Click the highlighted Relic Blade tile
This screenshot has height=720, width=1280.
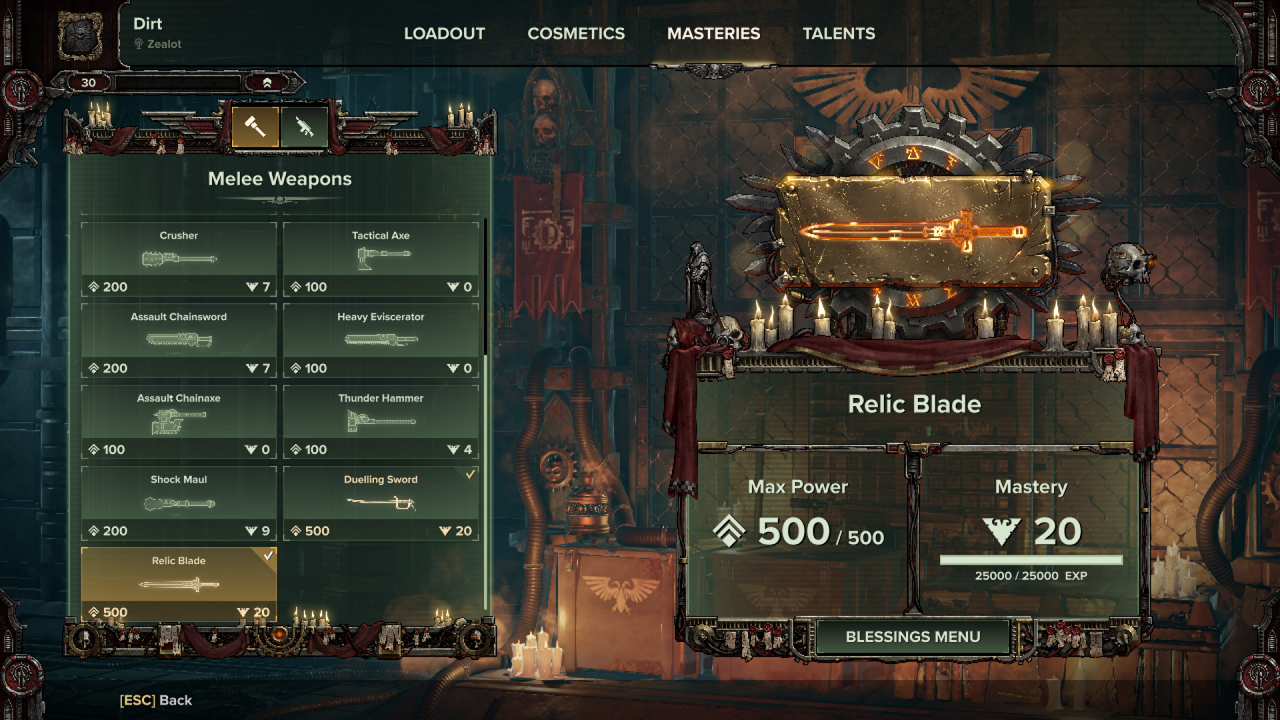(x=179, y=584)
